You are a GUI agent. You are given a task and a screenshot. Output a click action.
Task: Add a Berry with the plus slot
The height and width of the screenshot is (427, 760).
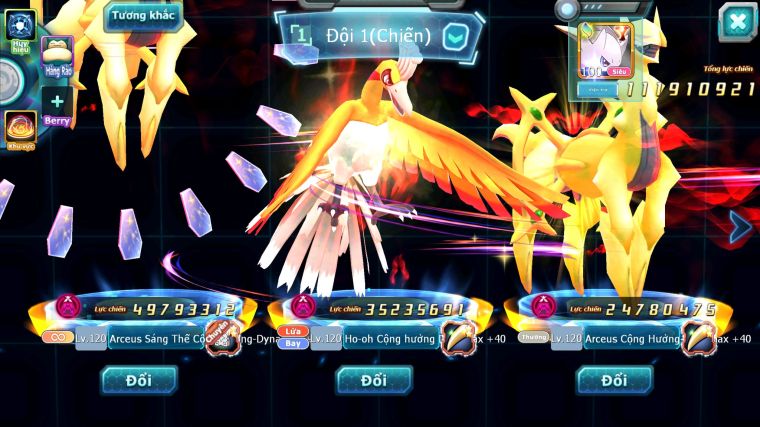point(57,103)
